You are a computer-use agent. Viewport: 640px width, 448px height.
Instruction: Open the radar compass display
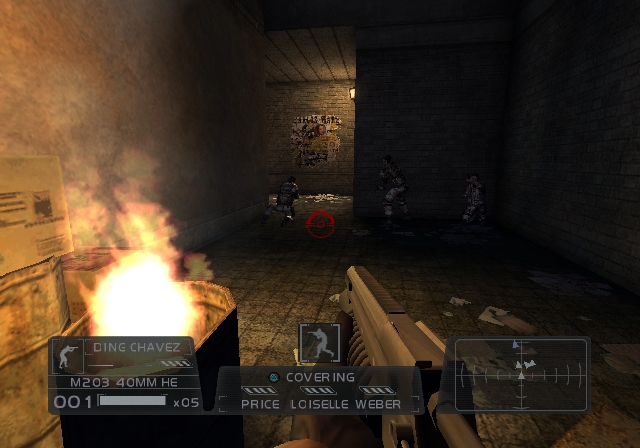pos(520,374)
